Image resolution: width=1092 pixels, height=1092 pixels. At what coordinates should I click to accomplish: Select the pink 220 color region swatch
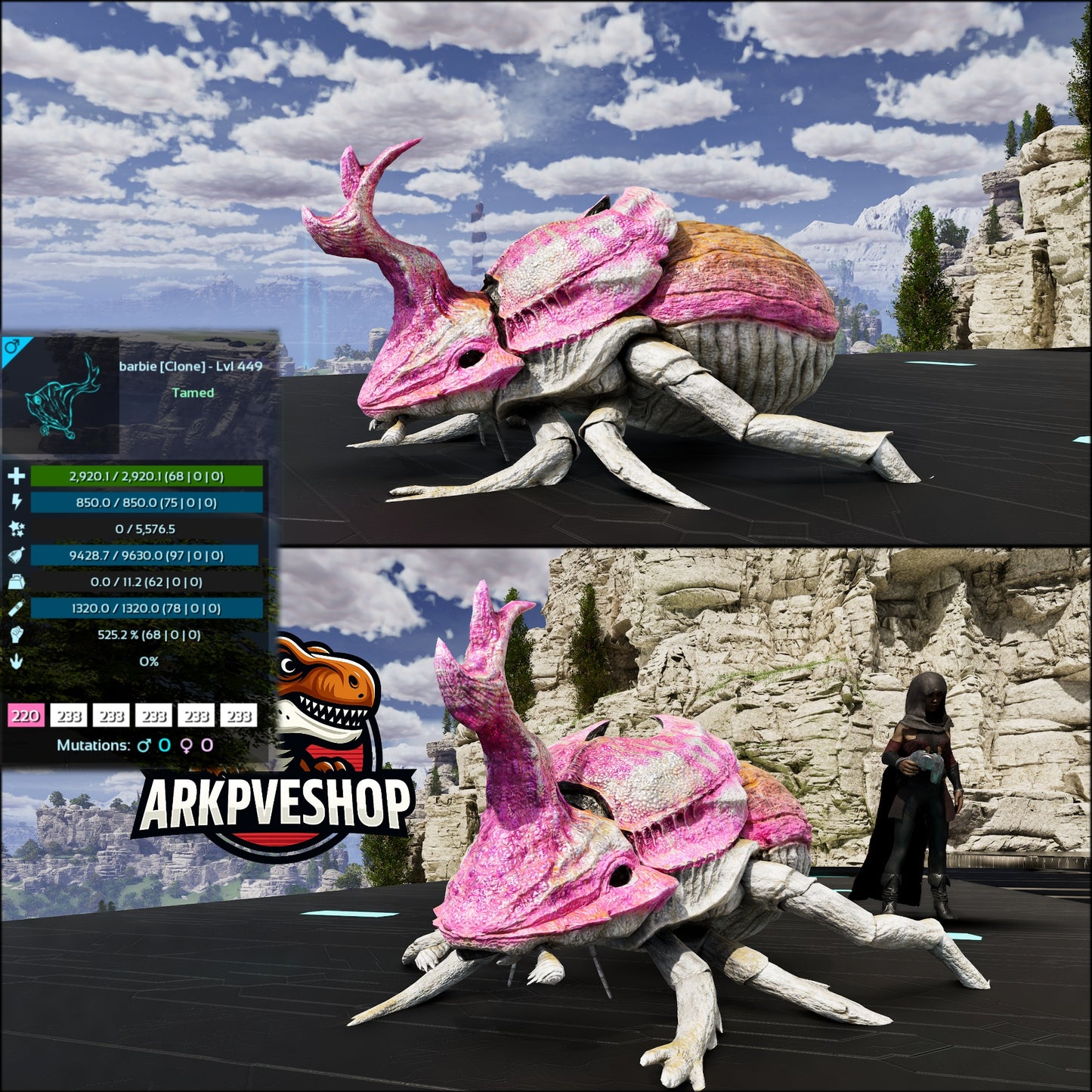coord(25,713)
